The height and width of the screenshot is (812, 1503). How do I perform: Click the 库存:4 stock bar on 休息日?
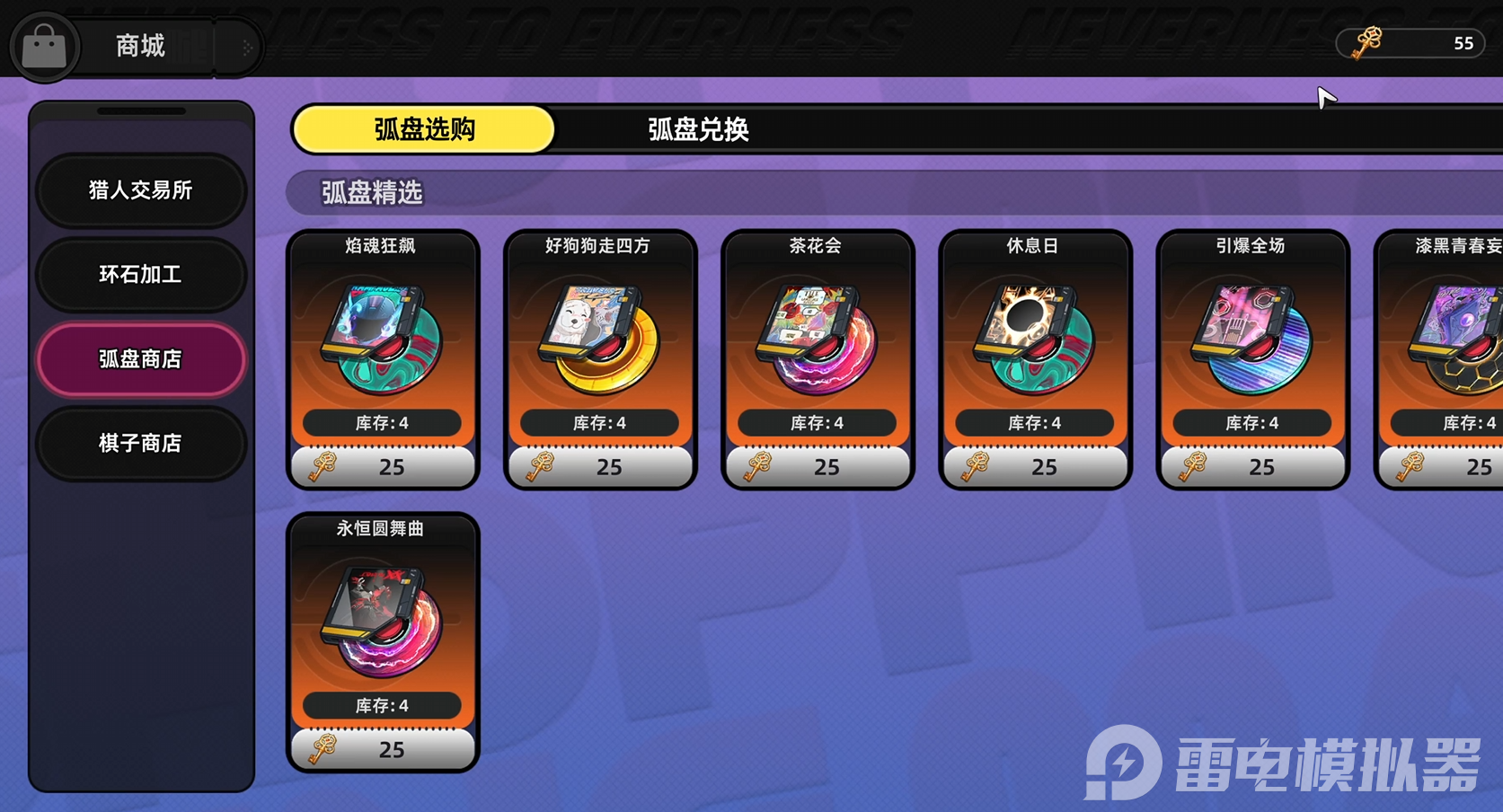coord(1033,422)
